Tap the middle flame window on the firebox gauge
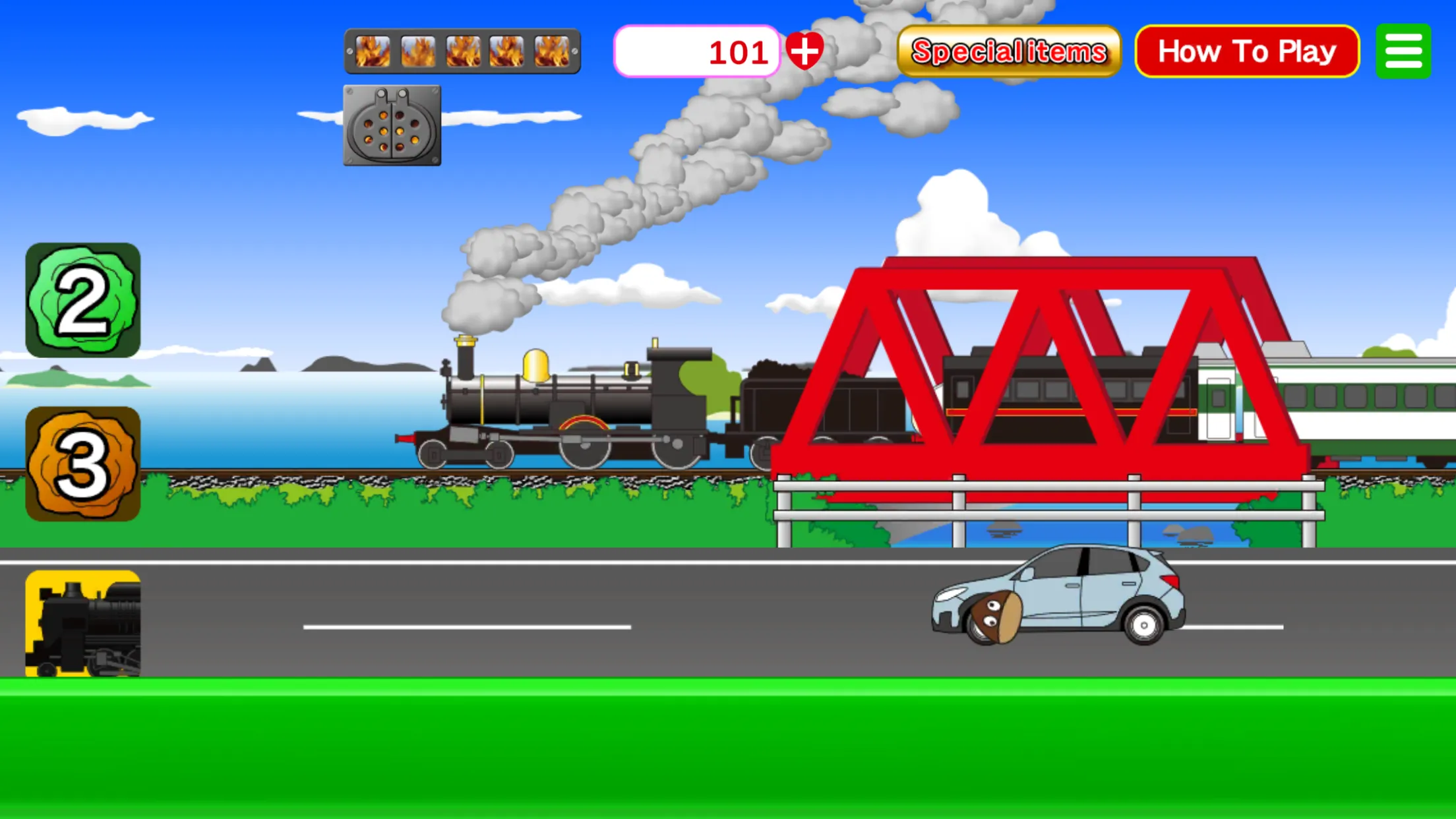This screenshot has width=1456, height=819. coord(462,51)
